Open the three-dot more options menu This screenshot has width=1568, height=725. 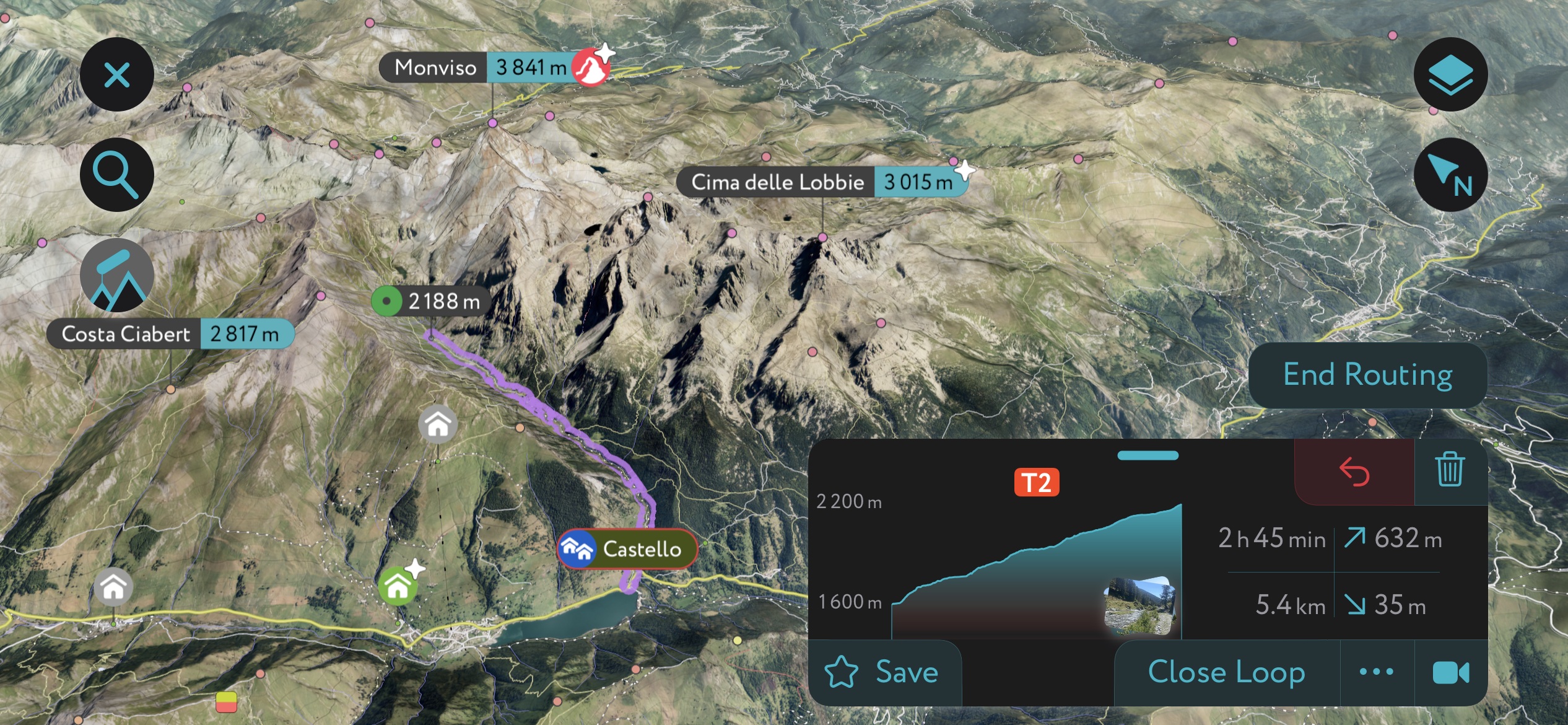tap(1377, 672)
